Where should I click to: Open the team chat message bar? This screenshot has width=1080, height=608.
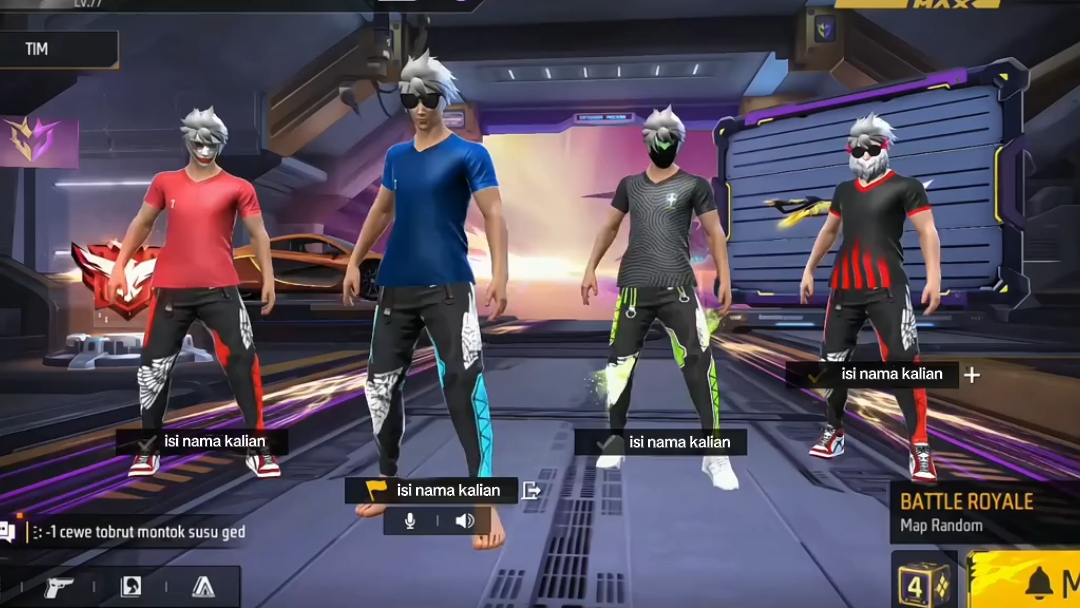pyautogui.click(x=140, y=532)
